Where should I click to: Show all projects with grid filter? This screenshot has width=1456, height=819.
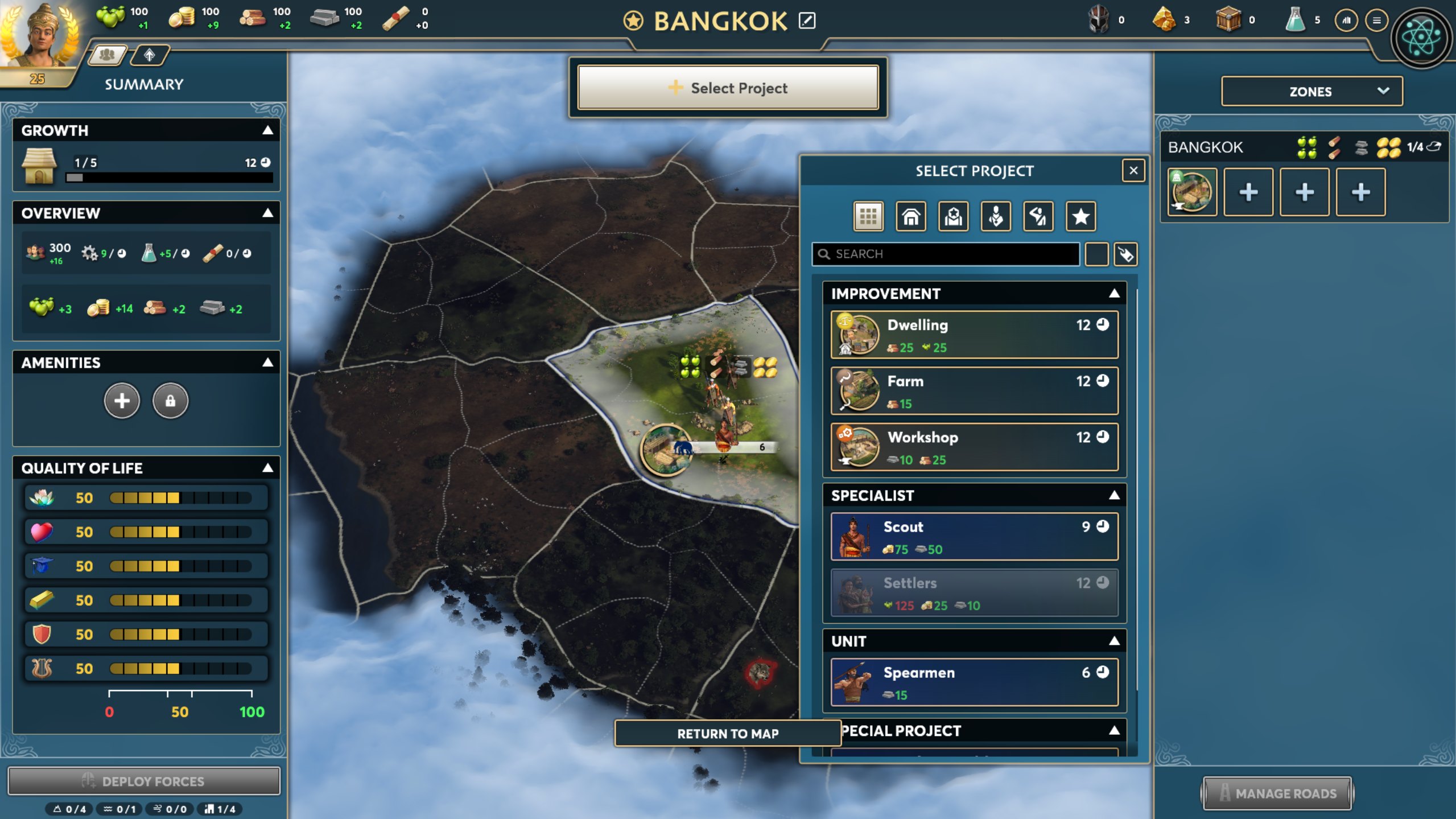(868, 216)
